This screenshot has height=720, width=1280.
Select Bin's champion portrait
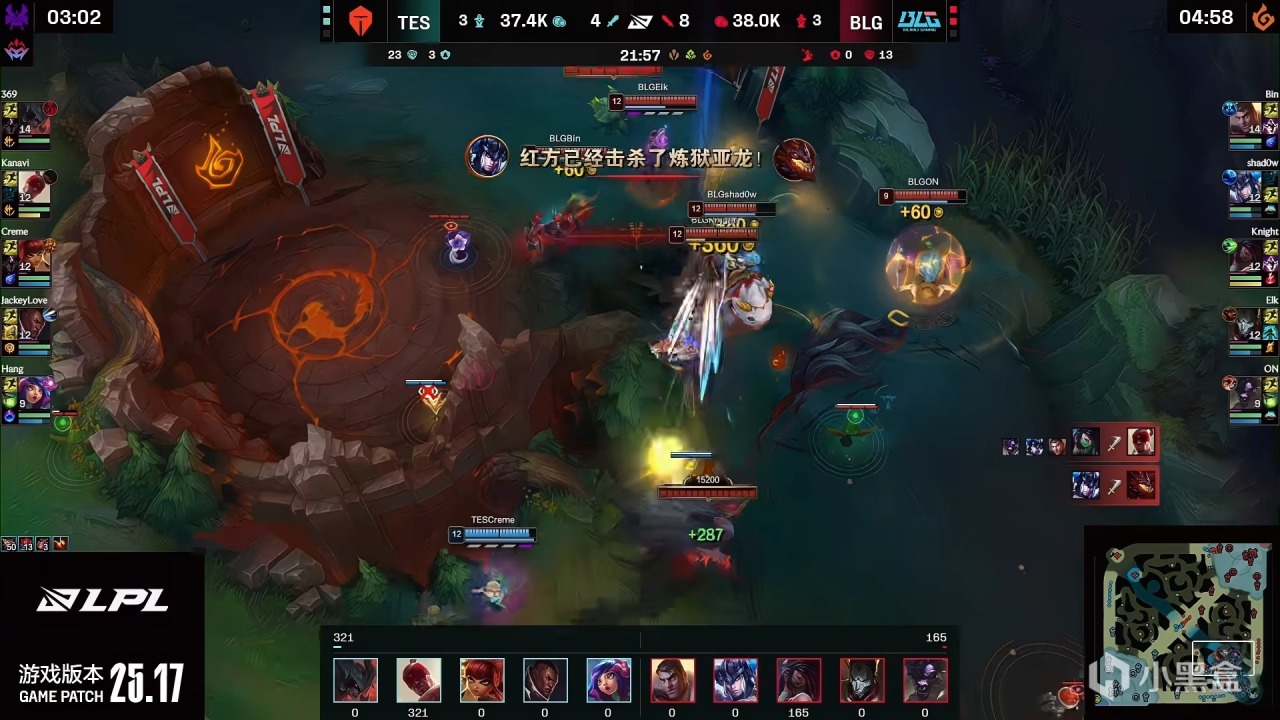(1247, 118)
